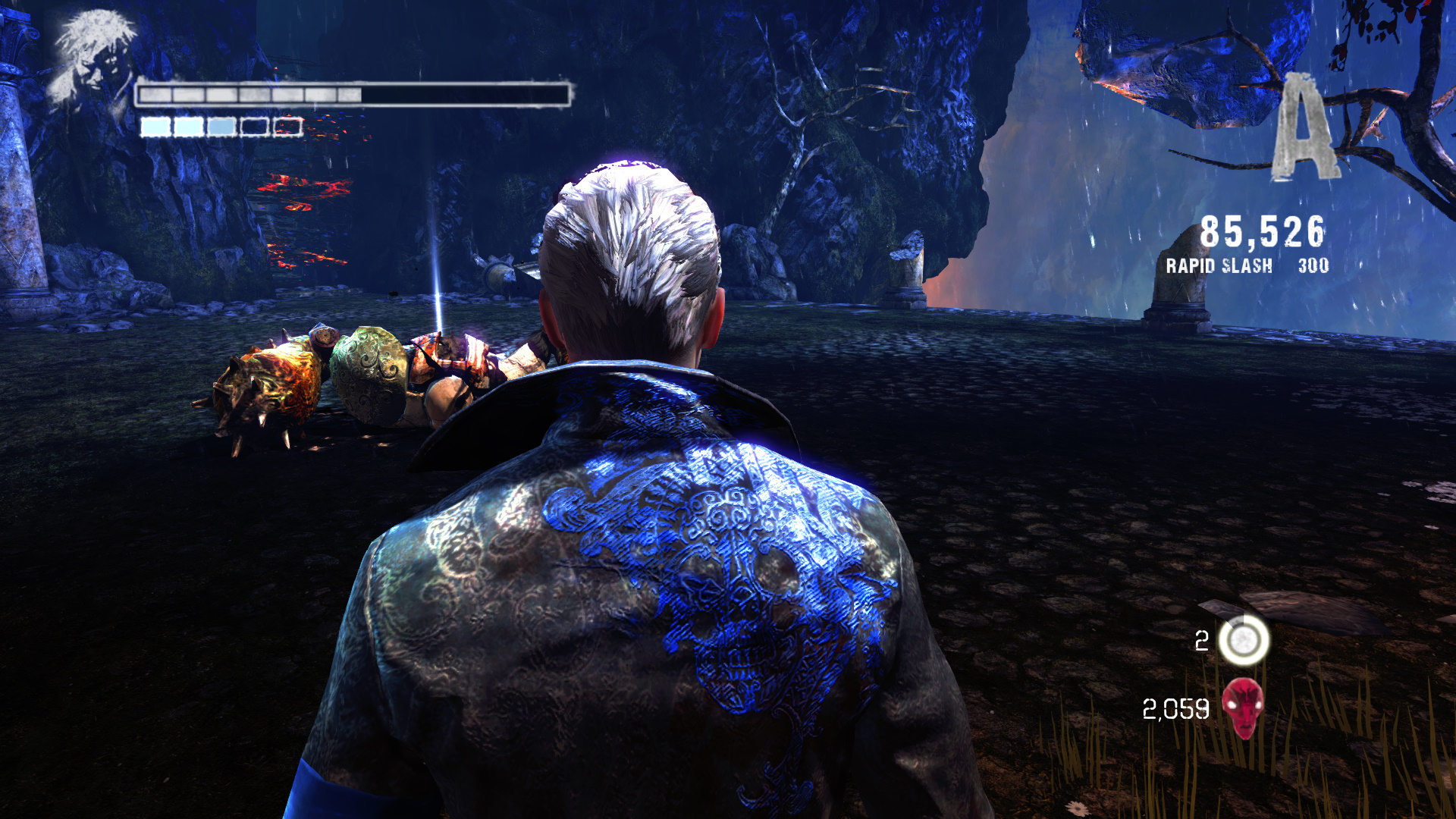
Task: Select the white orb item icon
Action: coord(1244,640)
